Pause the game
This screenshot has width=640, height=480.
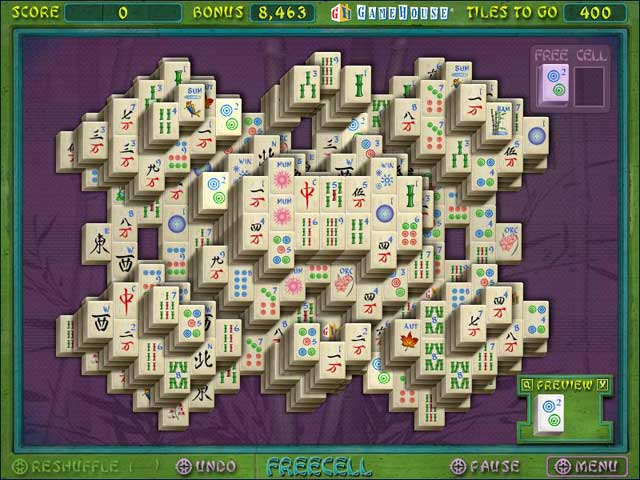coord(486,465)
